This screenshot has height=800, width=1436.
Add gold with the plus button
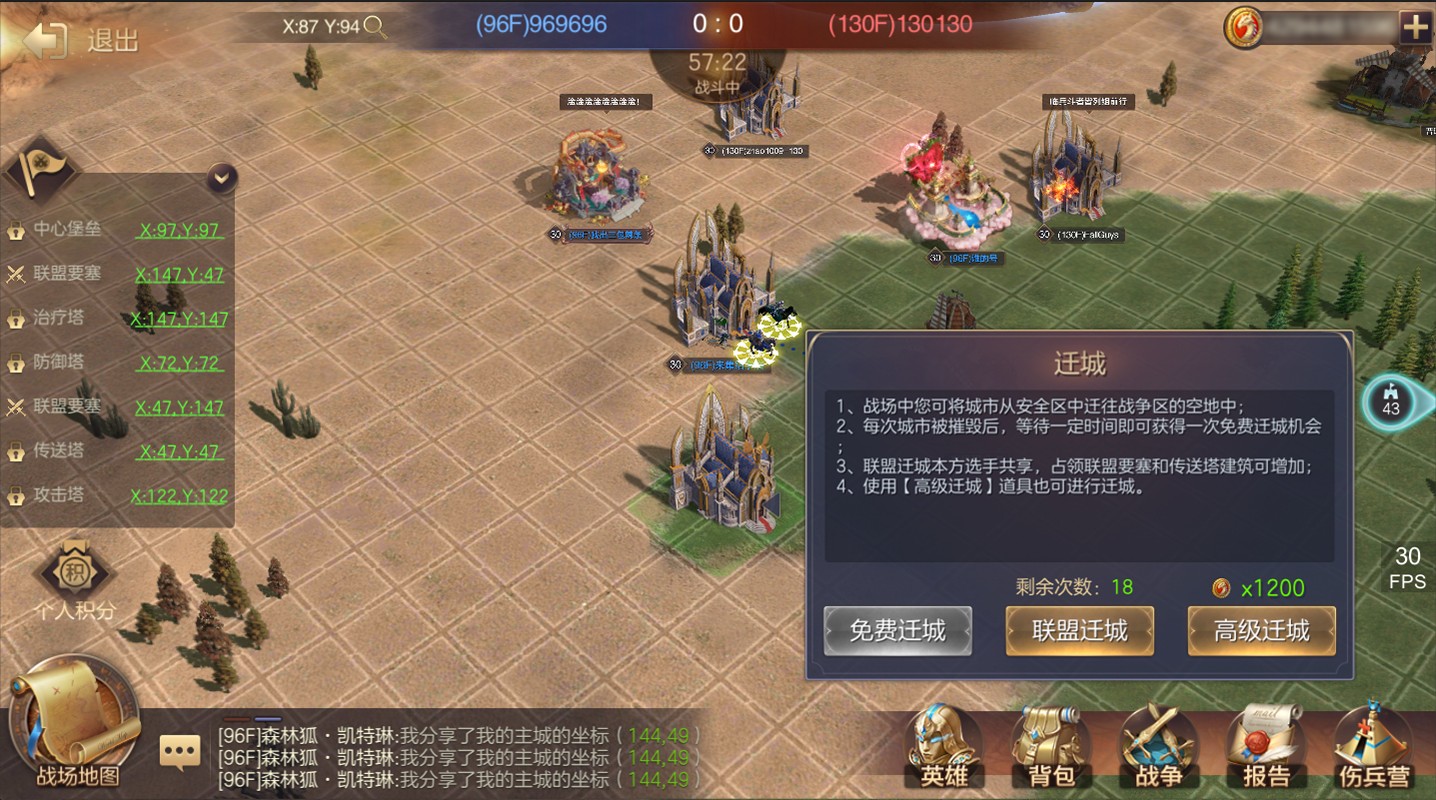coord(1415,28)
